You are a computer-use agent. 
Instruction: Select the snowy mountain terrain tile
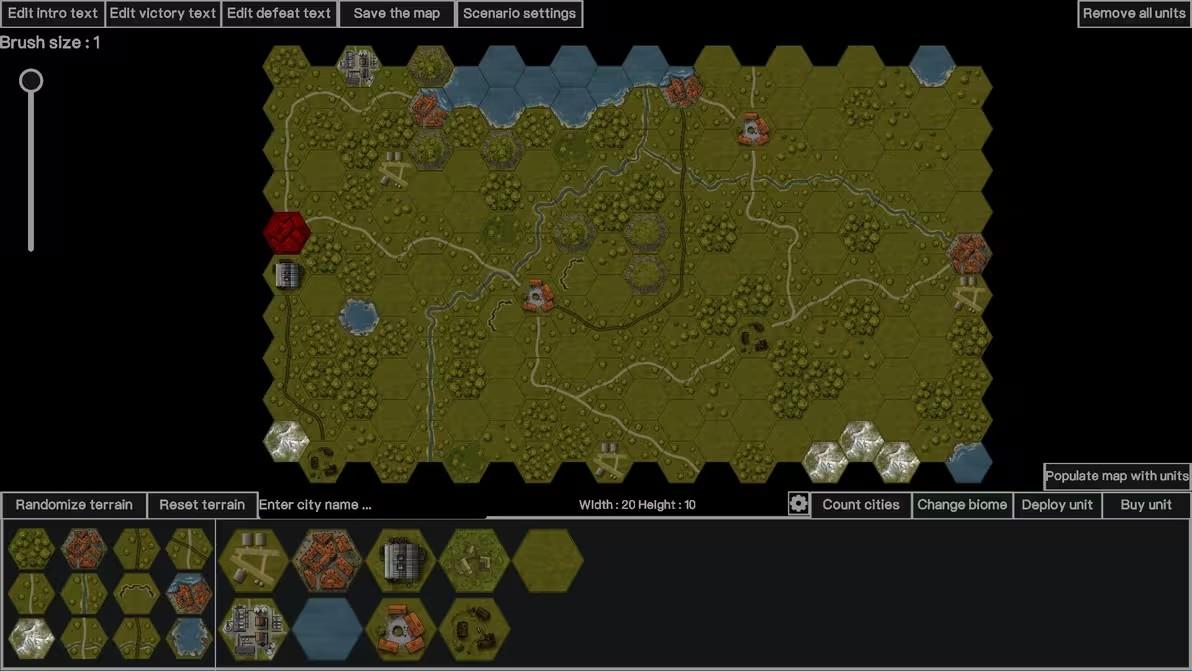pyautogui.click(x=31, y=637)
